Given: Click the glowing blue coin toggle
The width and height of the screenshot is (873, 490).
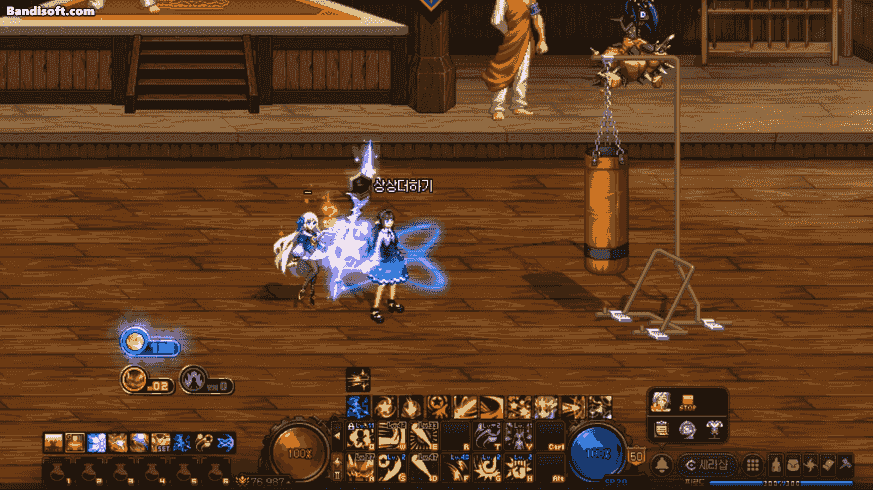Looking at the screenshot, I should pyautogui.click(x=135, y=342).
